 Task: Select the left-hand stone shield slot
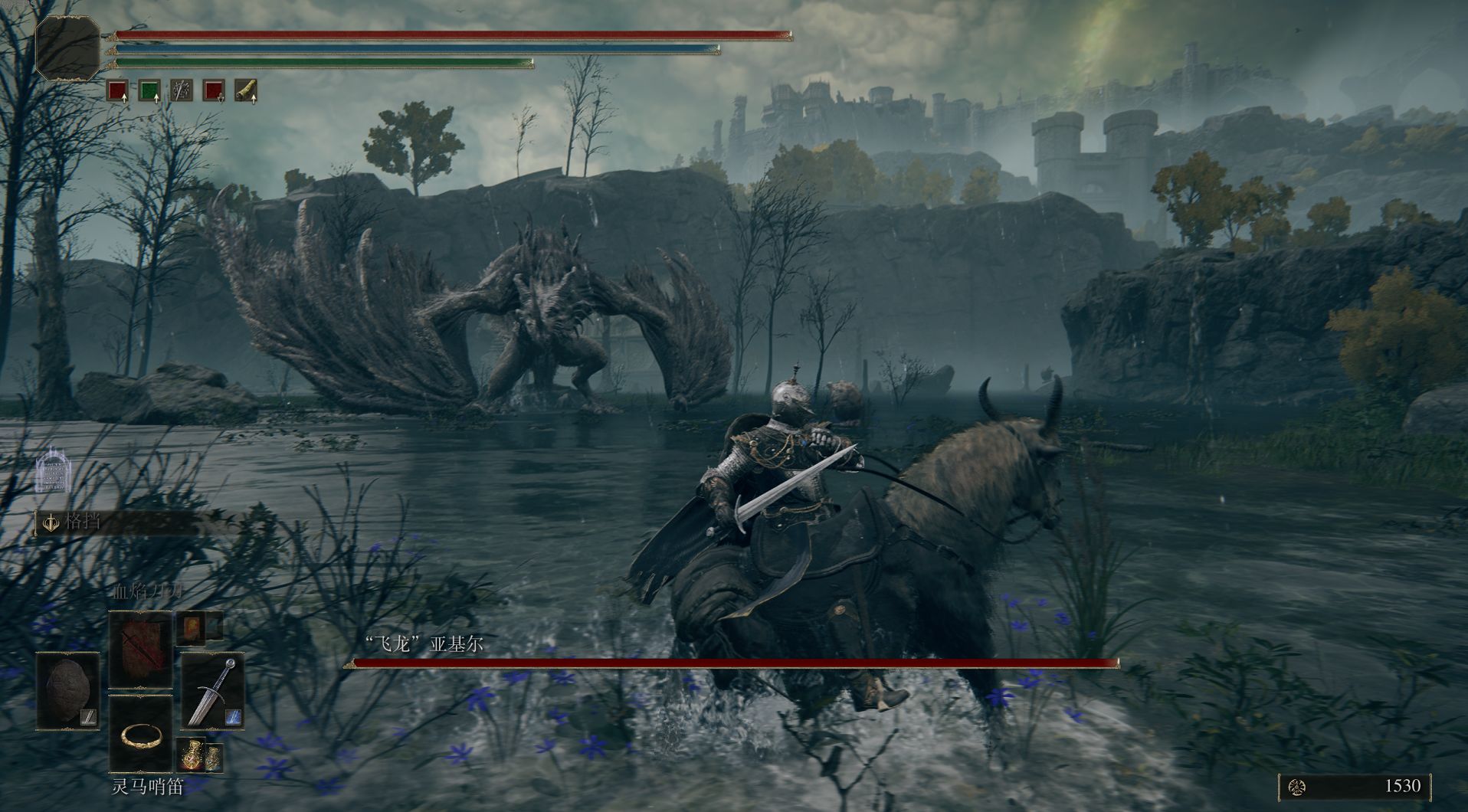68,691
